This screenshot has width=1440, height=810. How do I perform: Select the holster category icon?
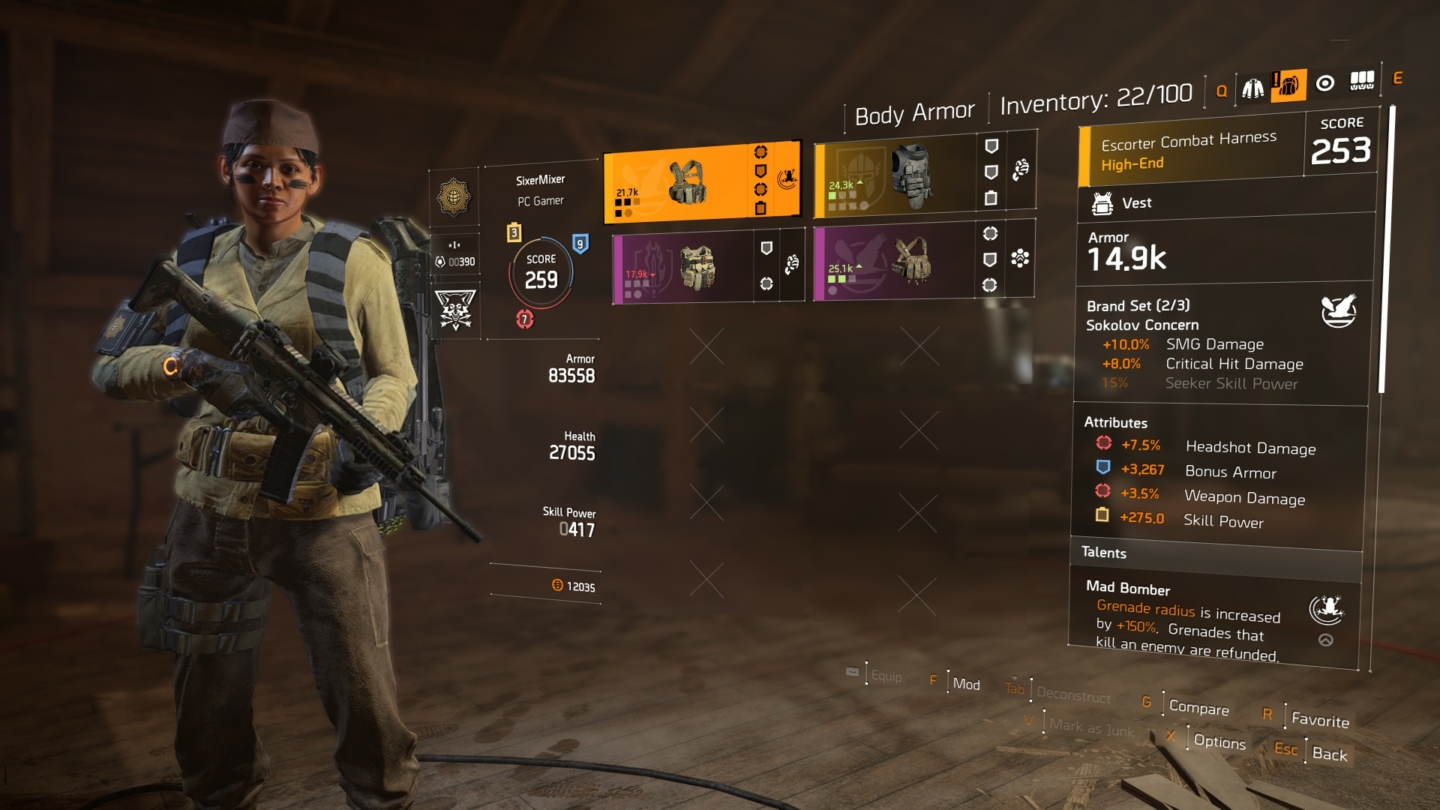1324,85
